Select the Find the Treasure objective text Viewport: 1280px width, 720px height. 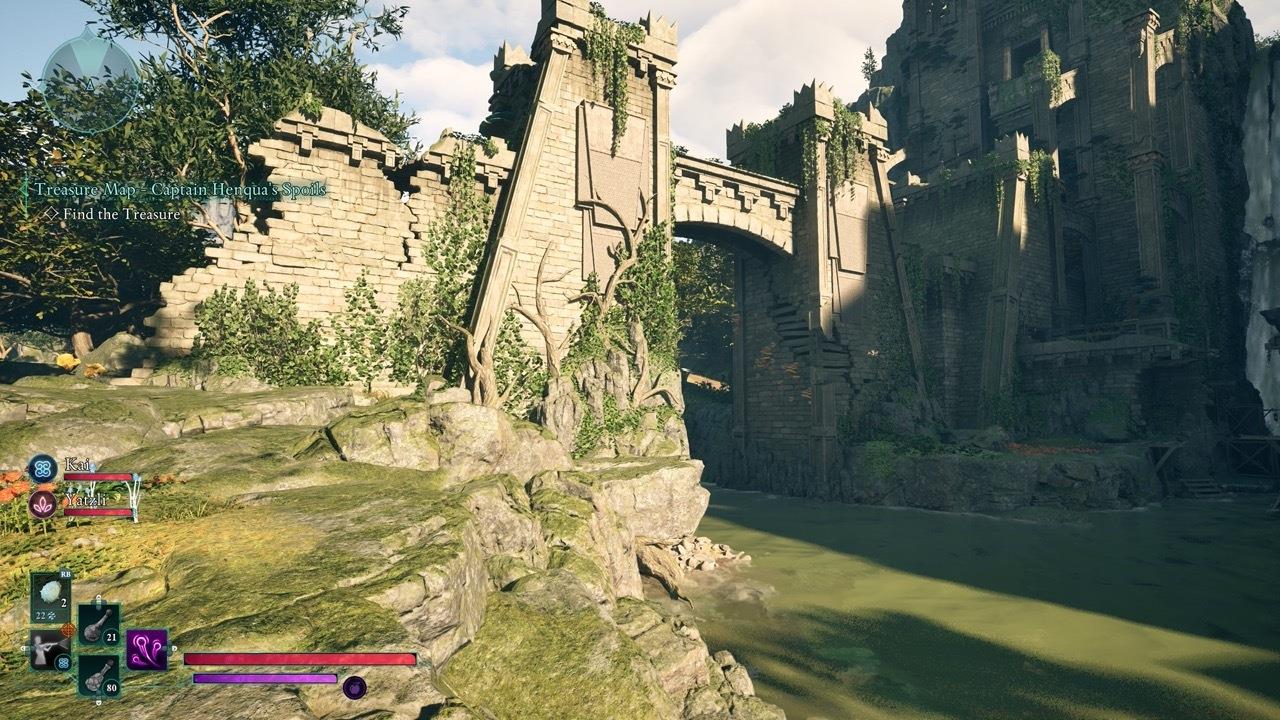pyautogui.click(x=120, y=213)
